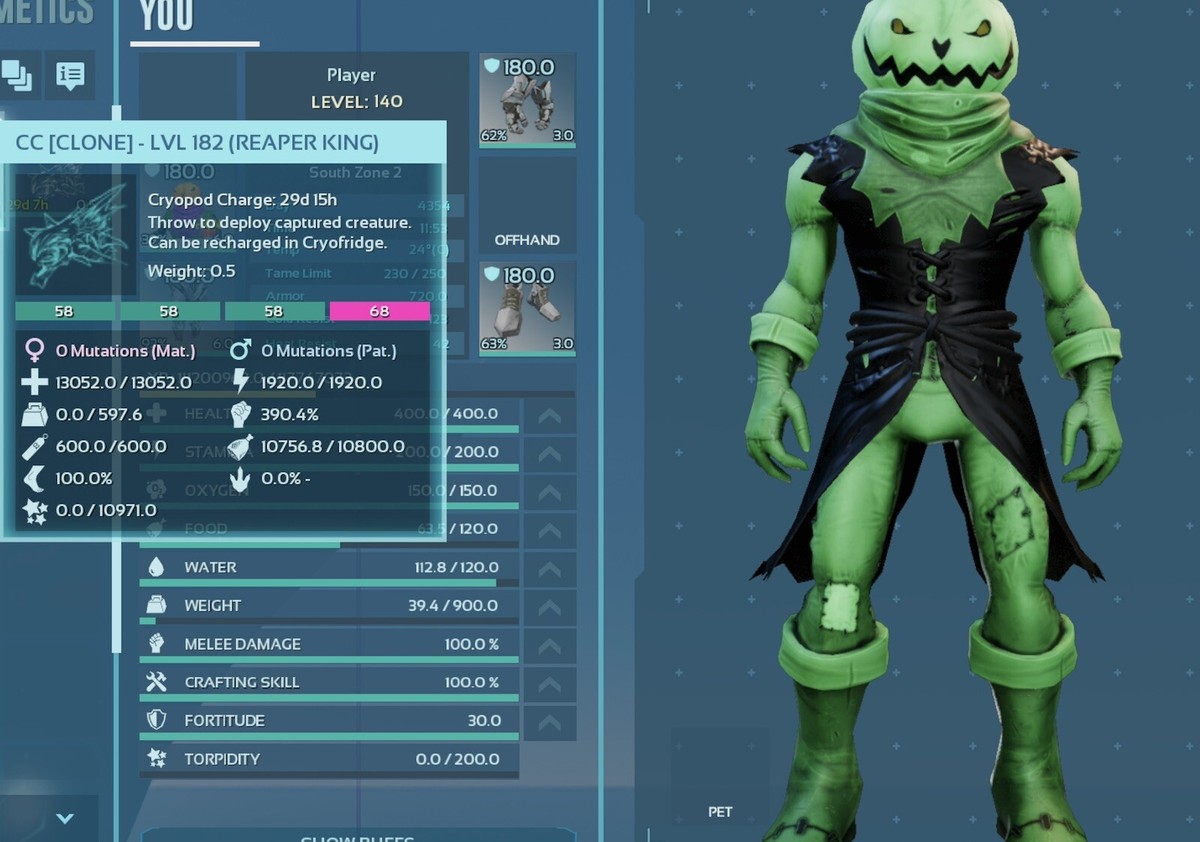The image size is (1200, 842).
Task: Add a point to Food
Action: (x=549, y=529)
